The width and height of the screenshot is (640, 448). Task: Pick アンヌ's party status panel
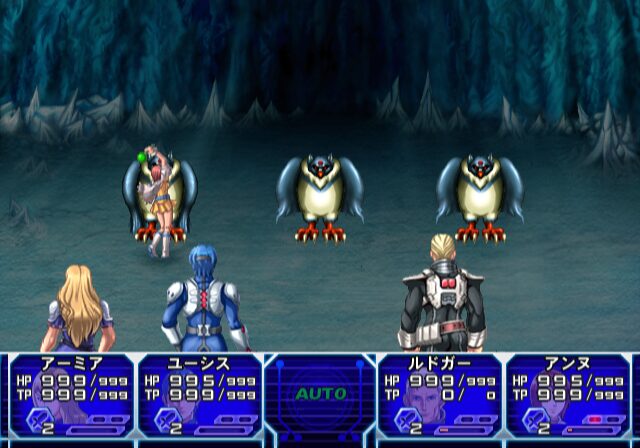tap(568, 396)
